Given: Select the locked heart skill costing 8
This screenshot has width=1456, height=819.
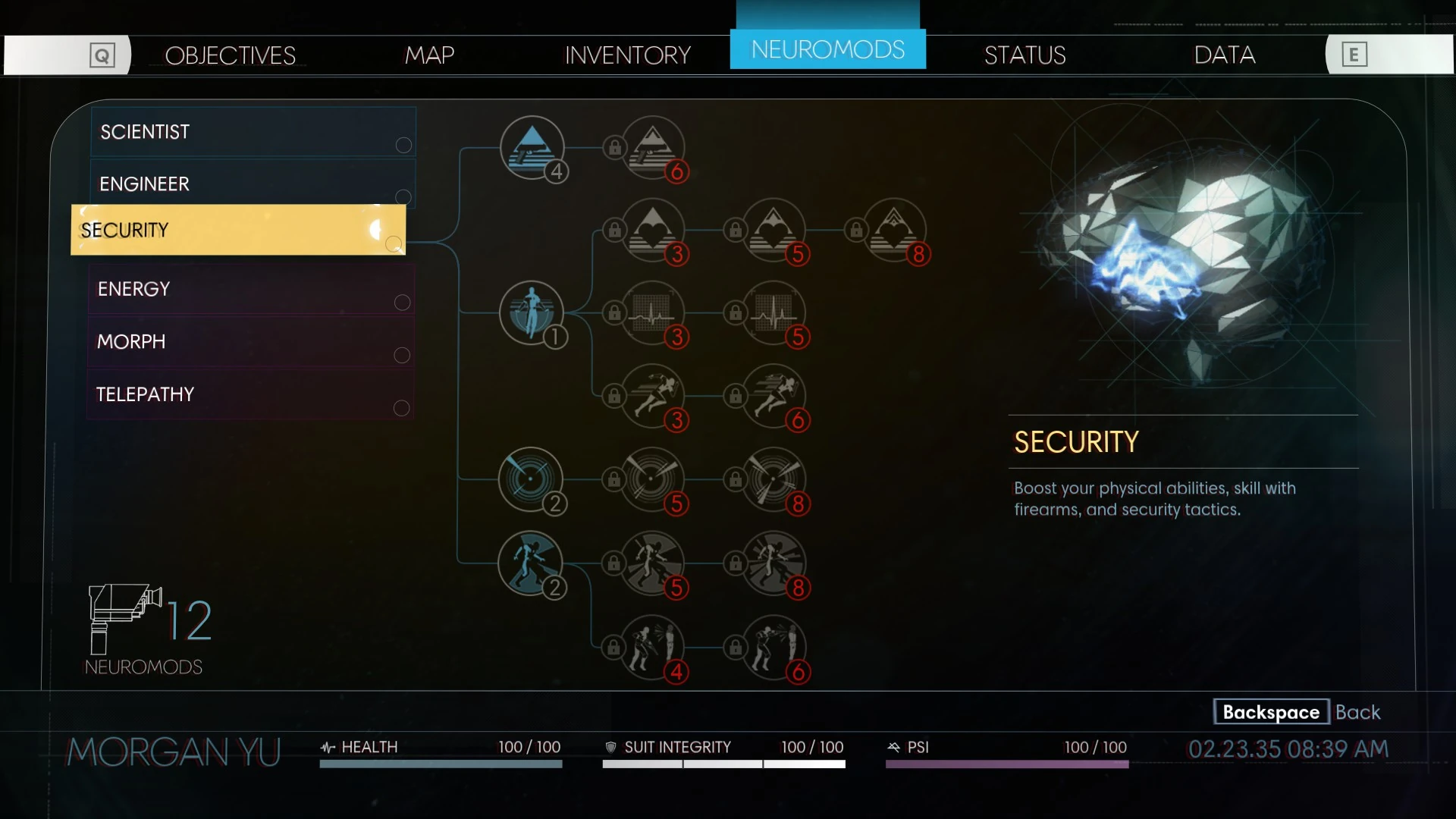Looking at the screenshot, I should 894,230.
